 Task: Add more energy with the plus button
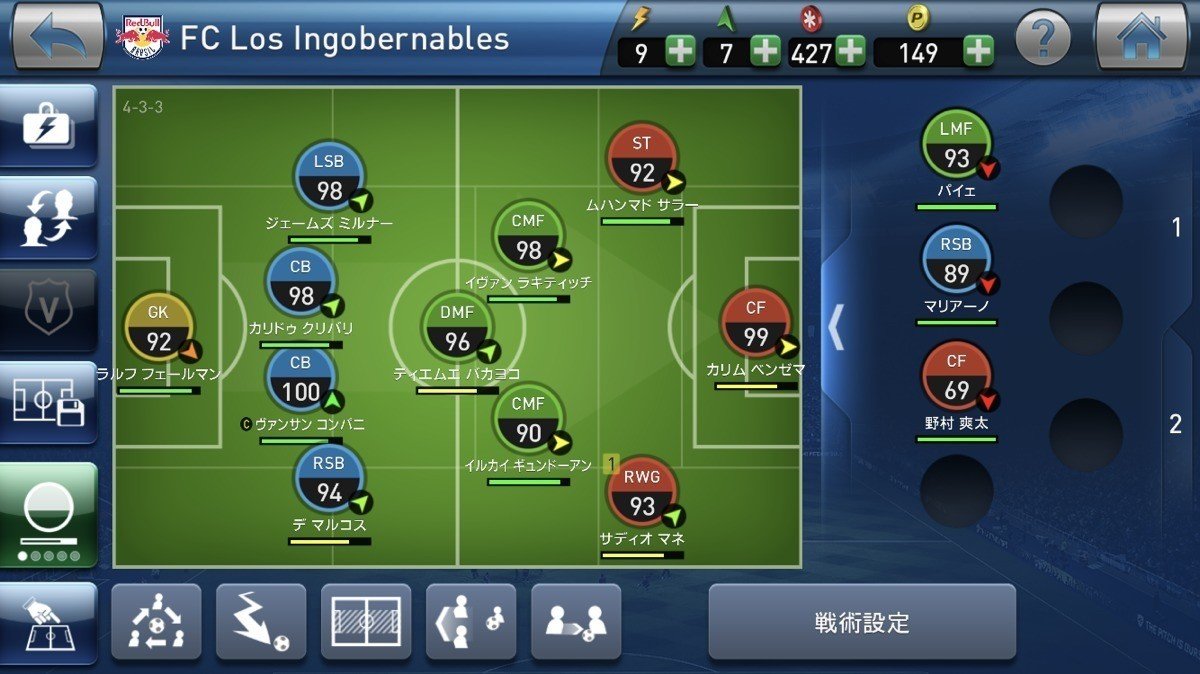pos(680,51)
